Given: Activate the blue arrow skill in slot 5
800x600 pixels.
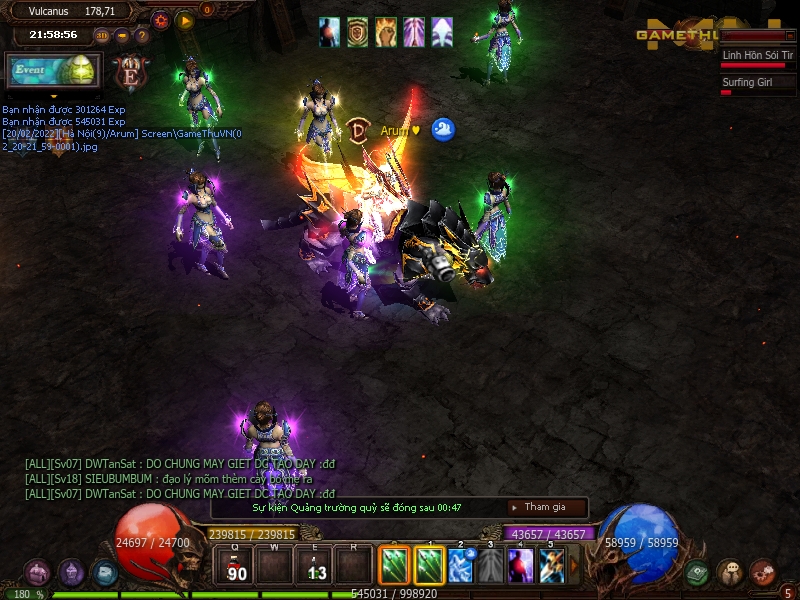Looking at the screenshot, I should (551, 566).
